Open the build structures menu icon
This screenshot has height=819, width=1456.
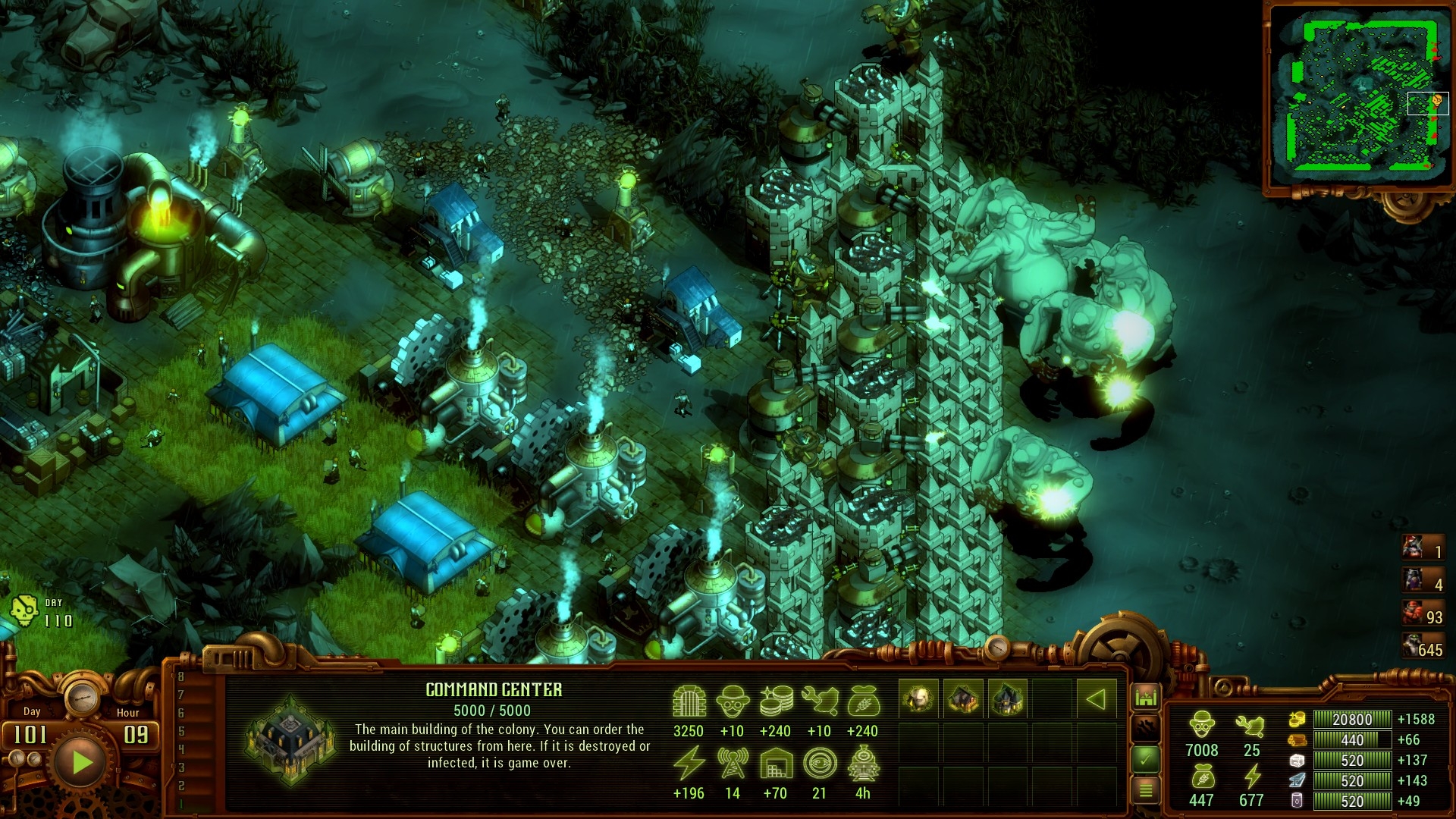(x=1147, y=695)
